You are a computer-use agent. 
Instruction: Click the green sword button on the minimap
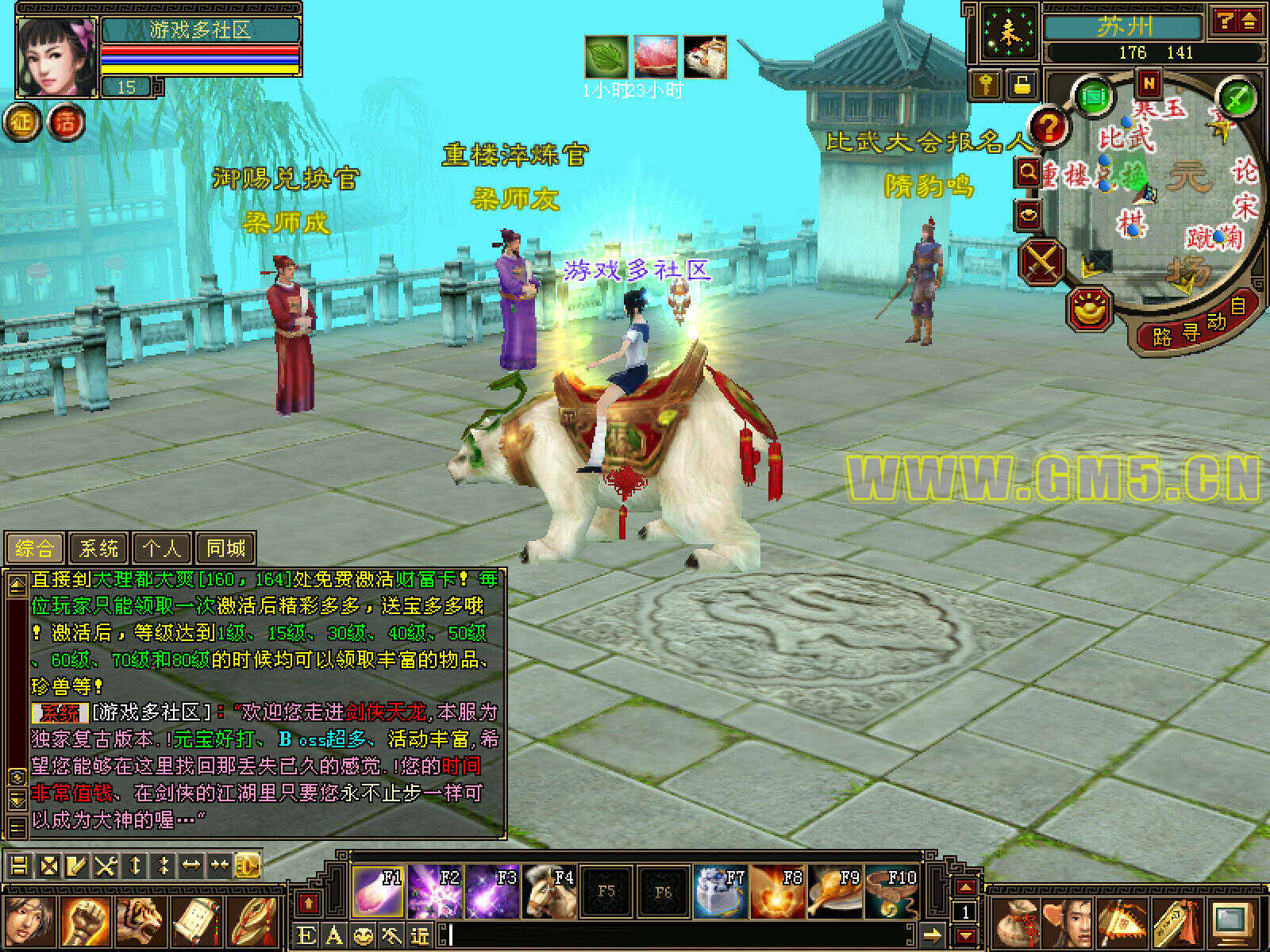[x=1237, y=98]
